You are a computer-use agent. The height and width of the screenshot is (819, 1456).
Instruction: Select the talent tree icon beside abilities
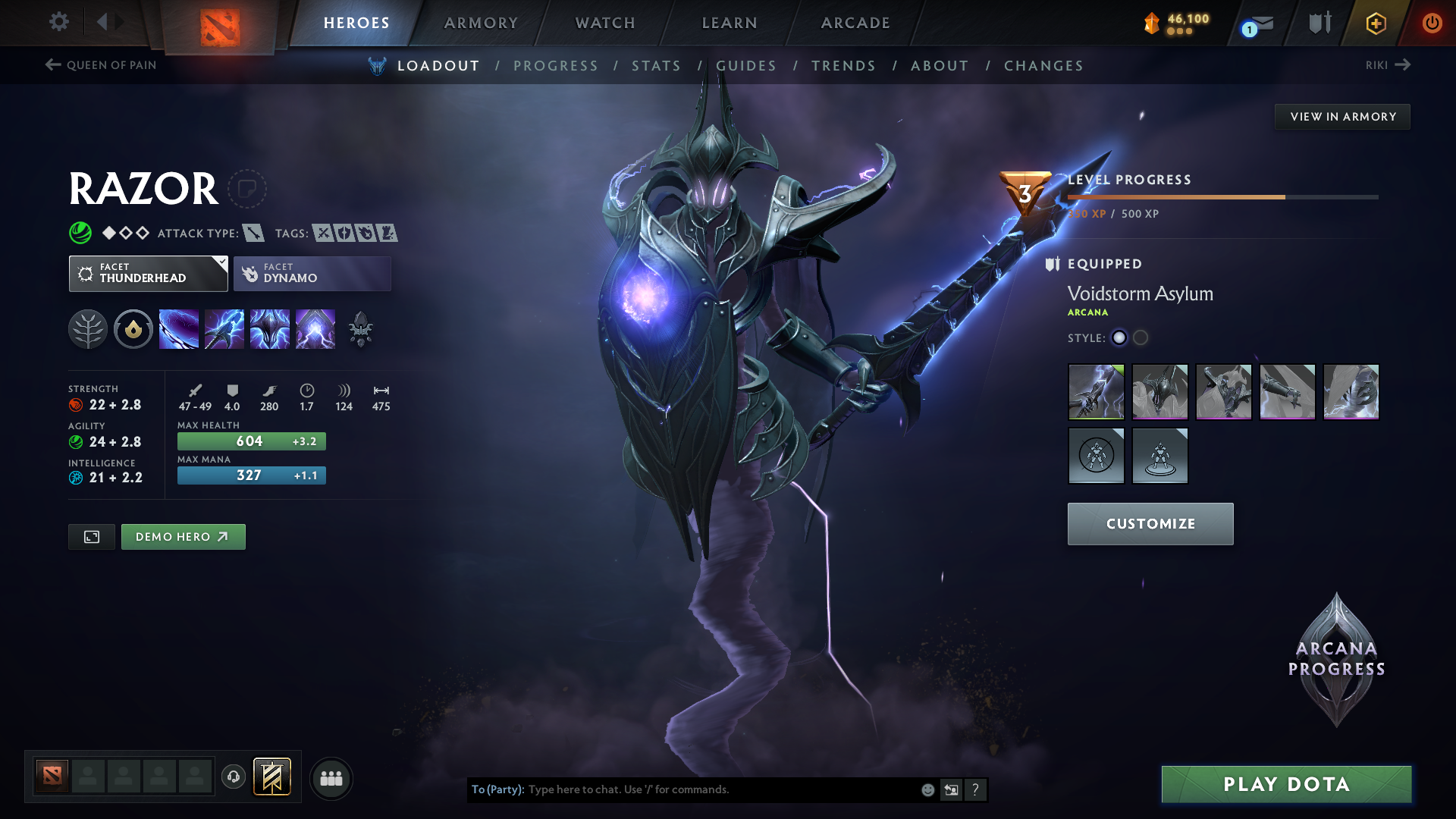[88, 328]
